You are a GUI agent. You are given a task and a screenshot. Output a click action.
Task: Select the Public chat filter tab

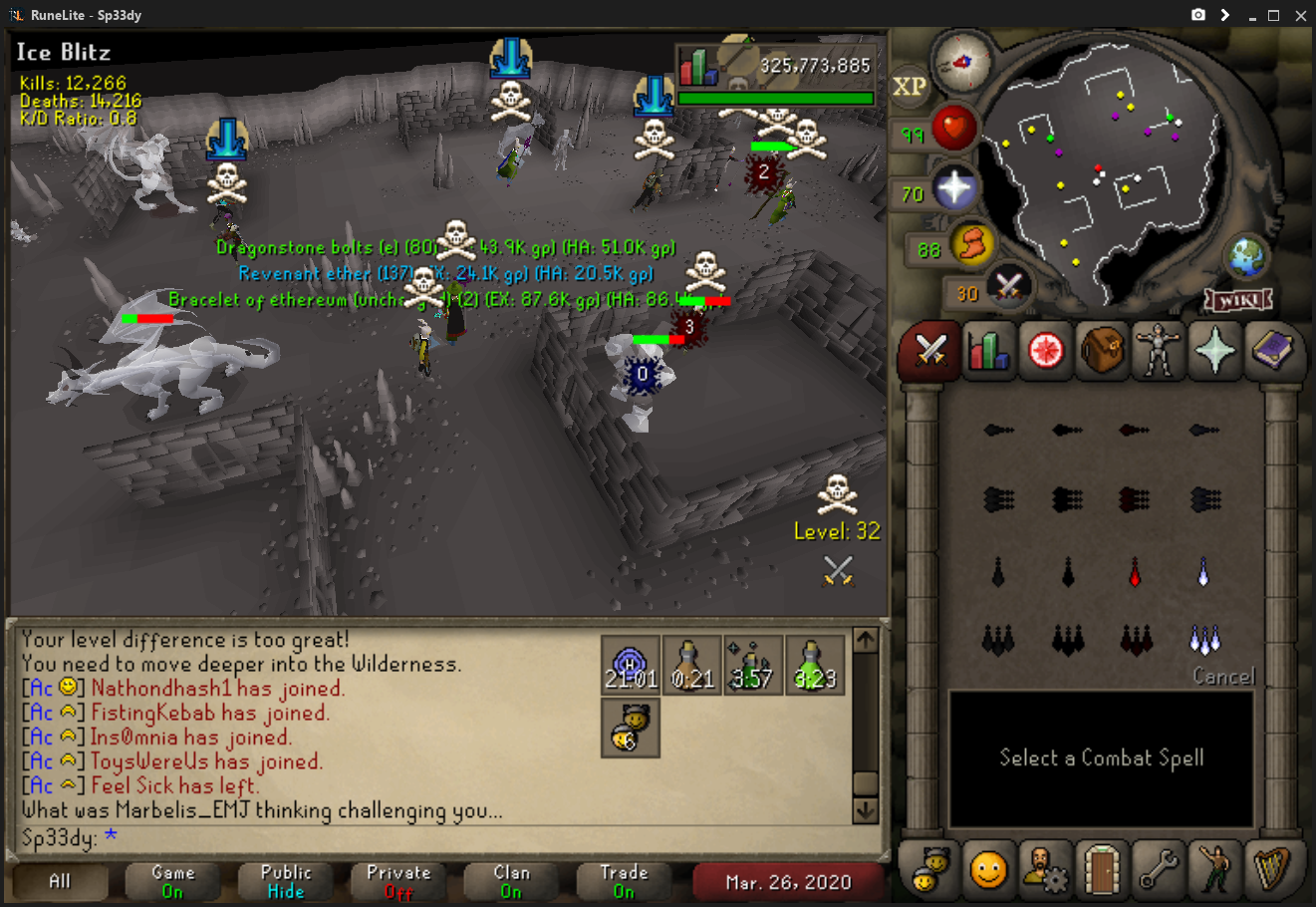(285, 881)
